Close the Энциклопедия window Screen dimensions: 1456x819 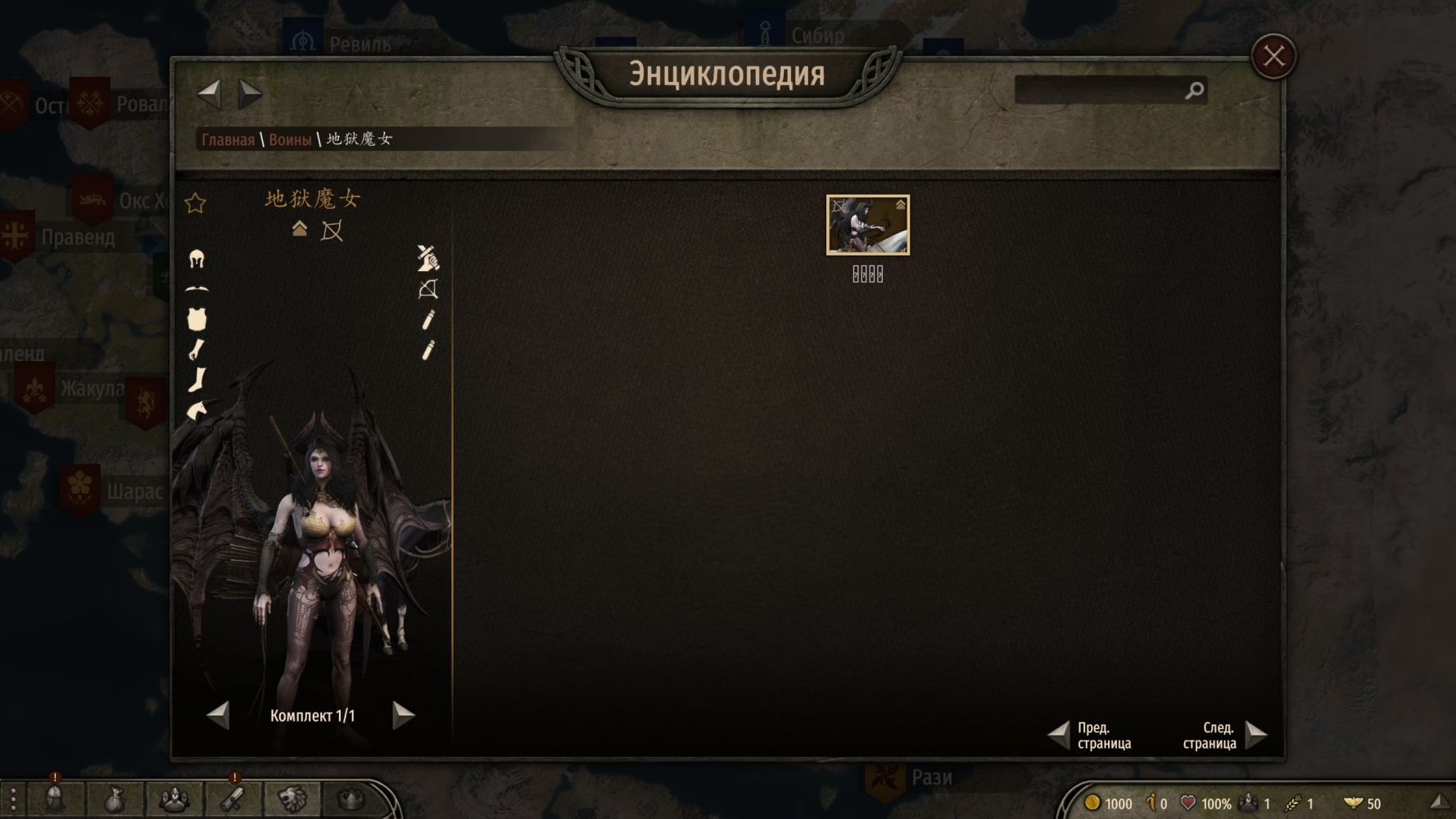(1273, 57)
